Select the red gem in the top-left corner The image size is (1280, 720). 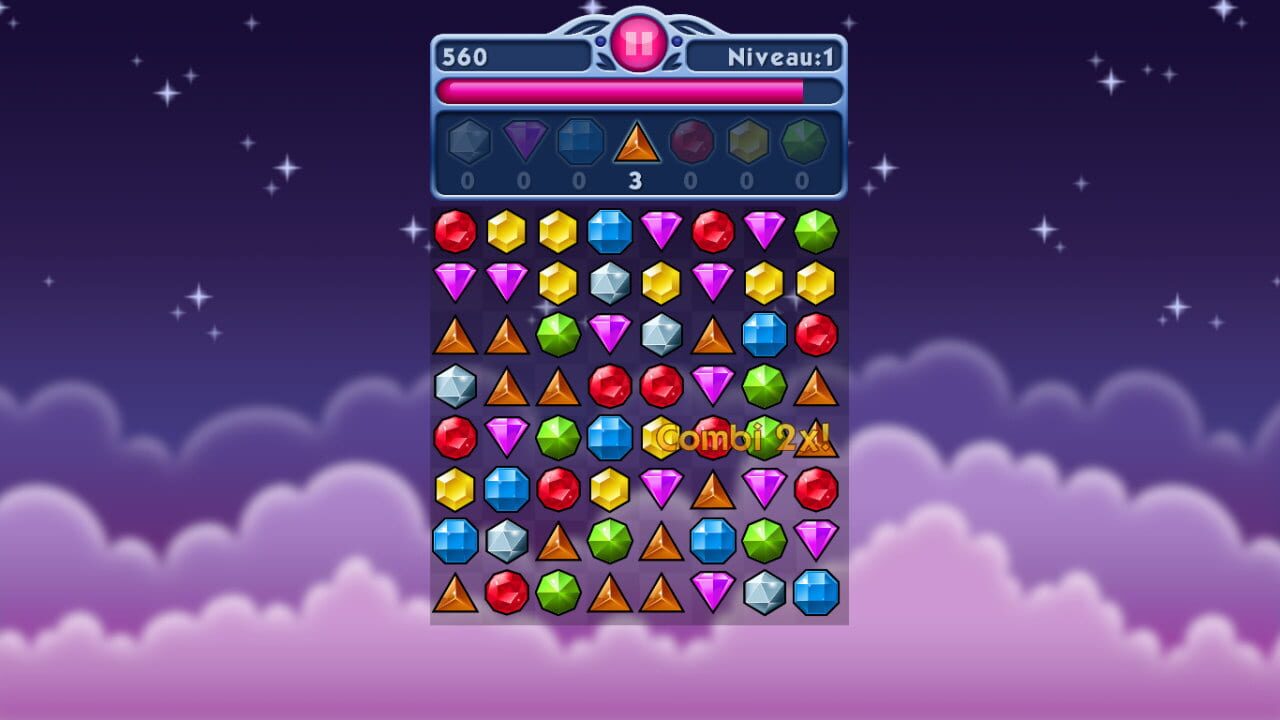coord(455,232)
